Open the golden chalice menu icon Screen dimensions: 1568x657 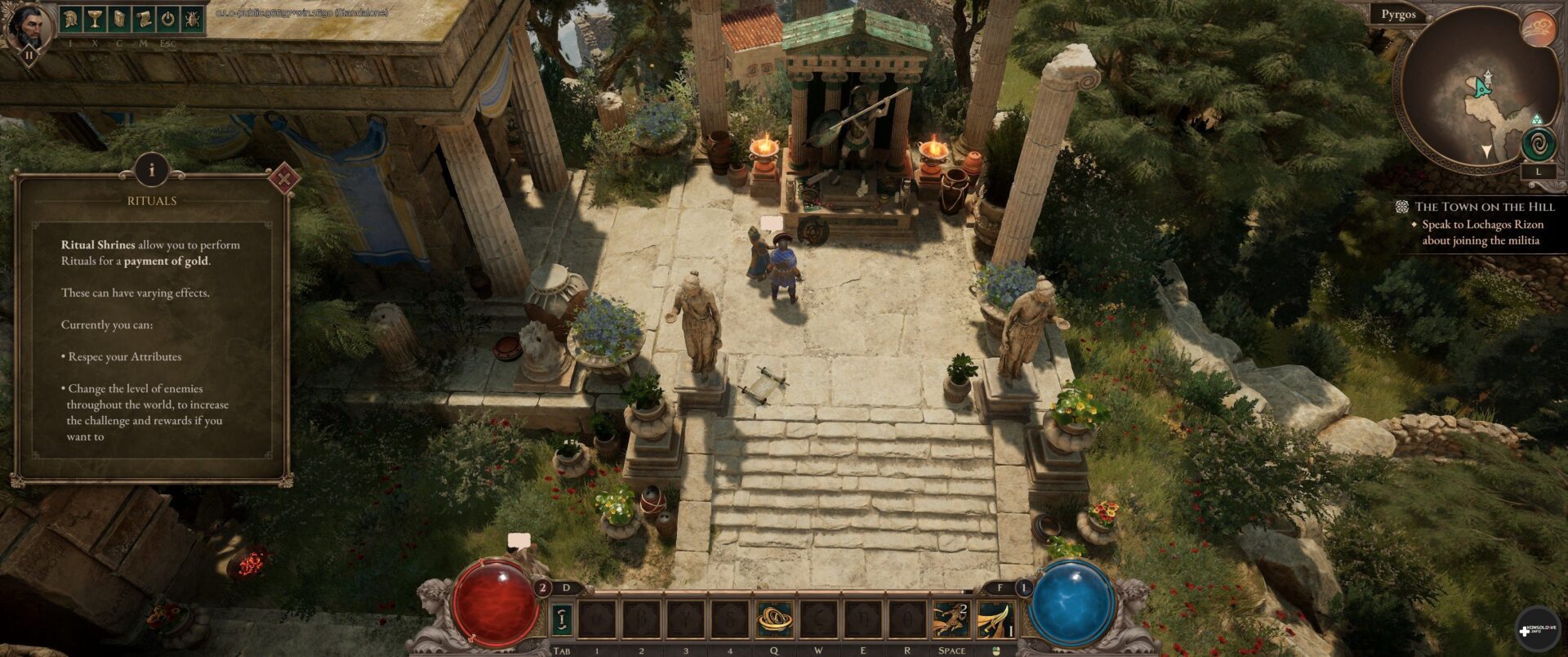pos(96,20)
